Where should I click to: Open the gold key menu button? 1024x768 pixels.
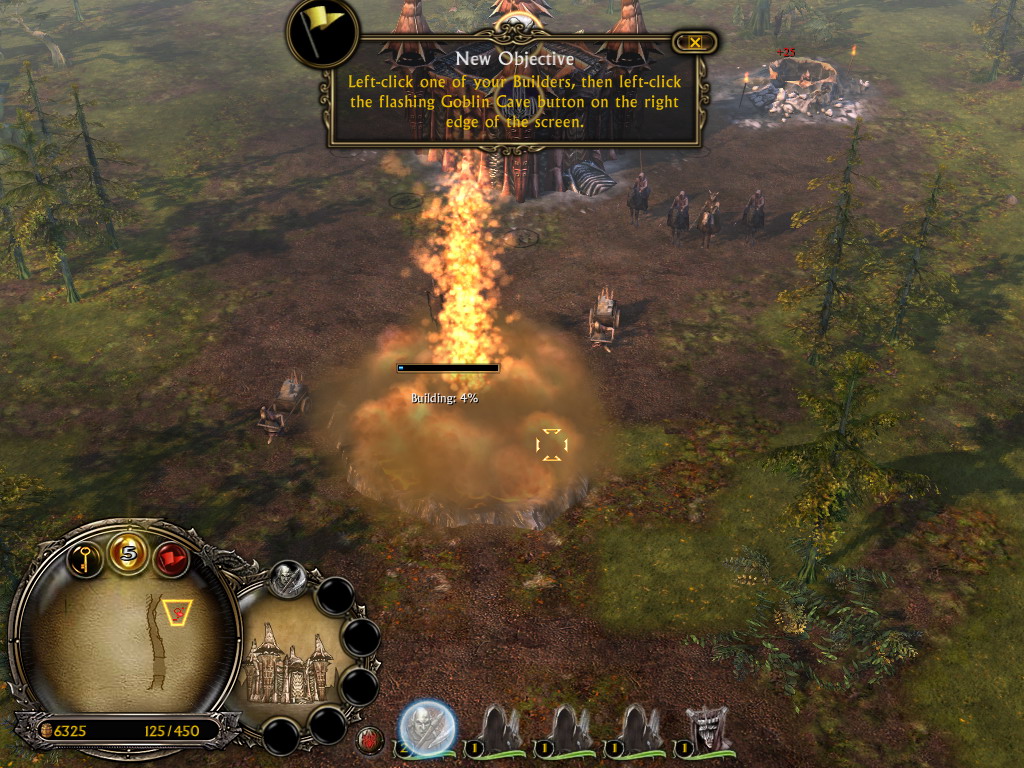pyautogui.click(x=86, y=557)
